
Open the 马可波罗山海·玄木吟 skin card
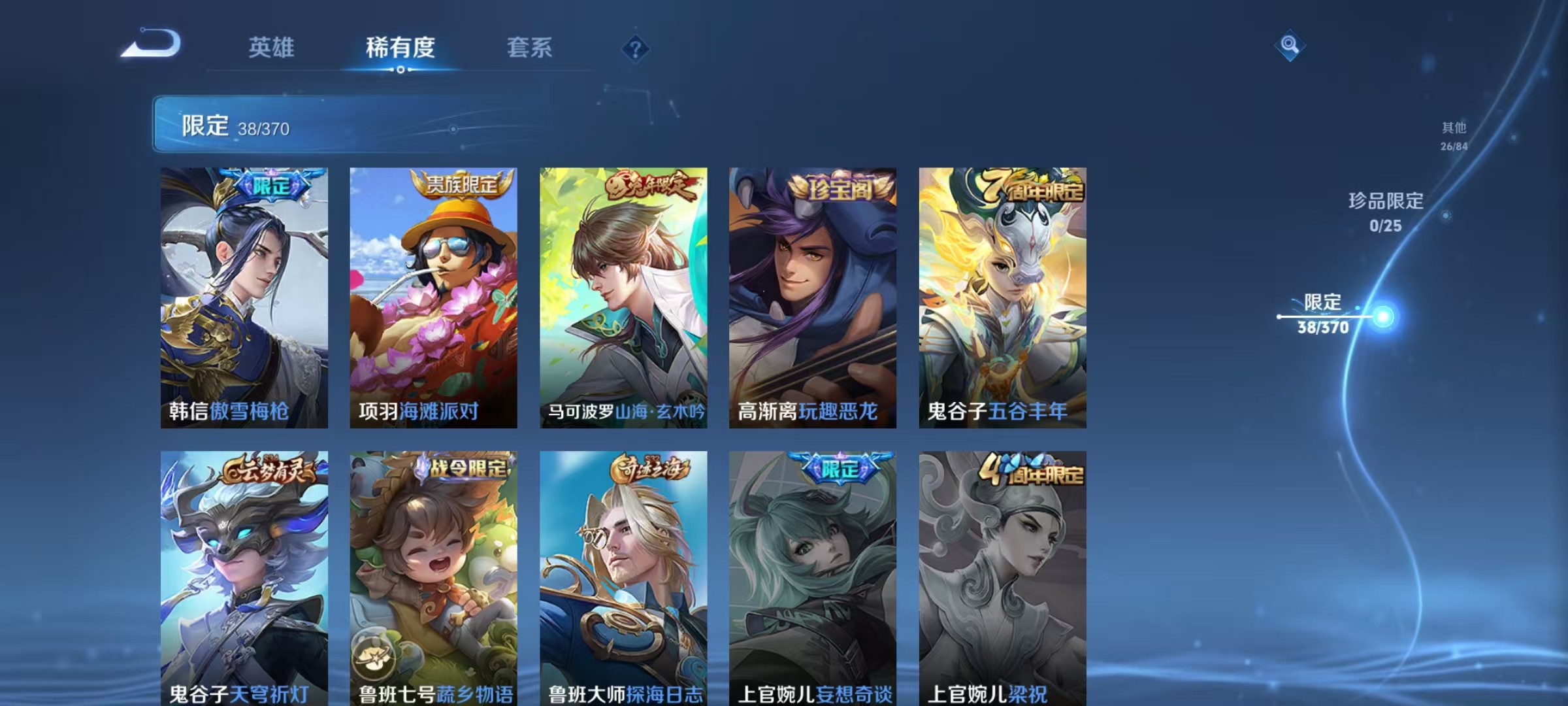click(x=623, y=294)
